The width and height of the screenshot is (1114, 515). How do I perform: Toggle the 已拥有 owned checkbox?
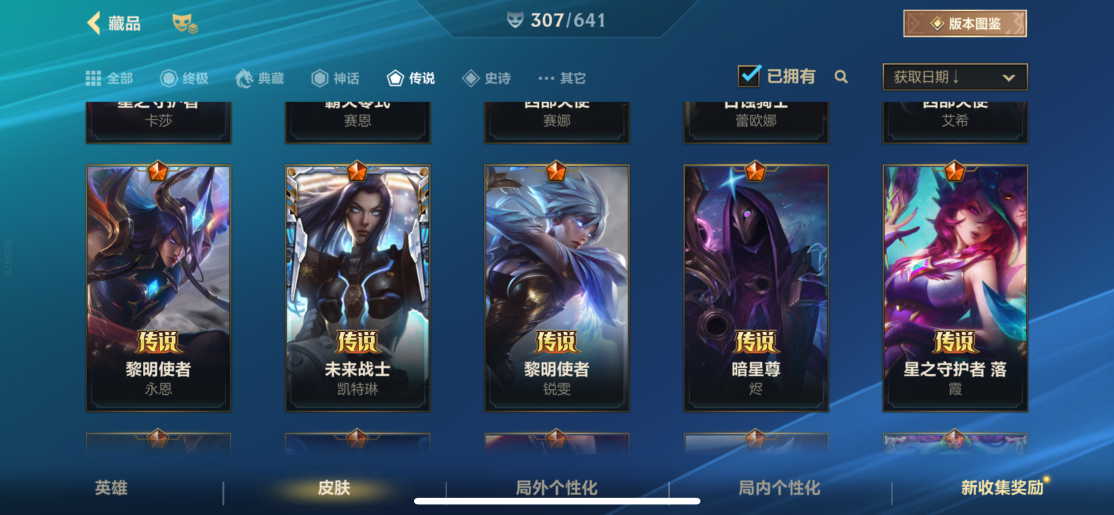pos(749,76)
